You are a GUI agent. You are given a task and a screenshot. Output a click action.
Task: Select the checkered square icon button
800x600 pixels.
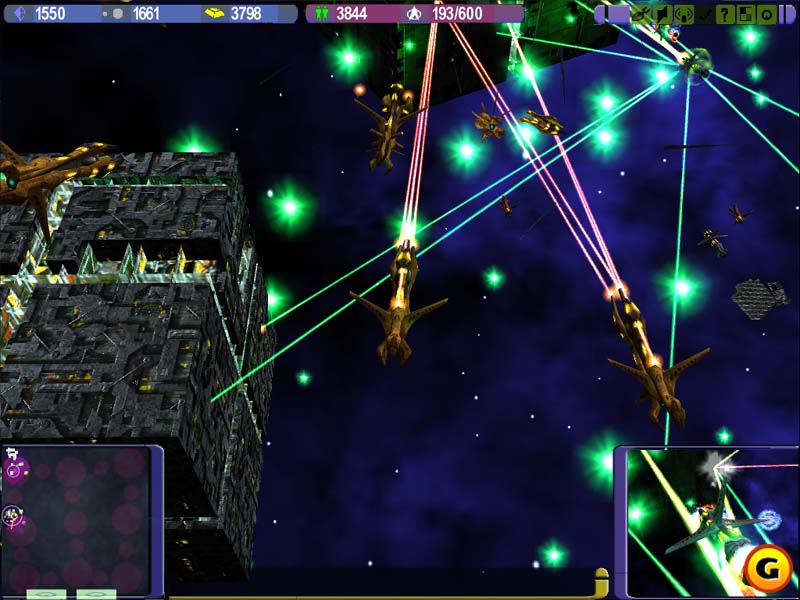pyautogui.click(x=746, y=14)
